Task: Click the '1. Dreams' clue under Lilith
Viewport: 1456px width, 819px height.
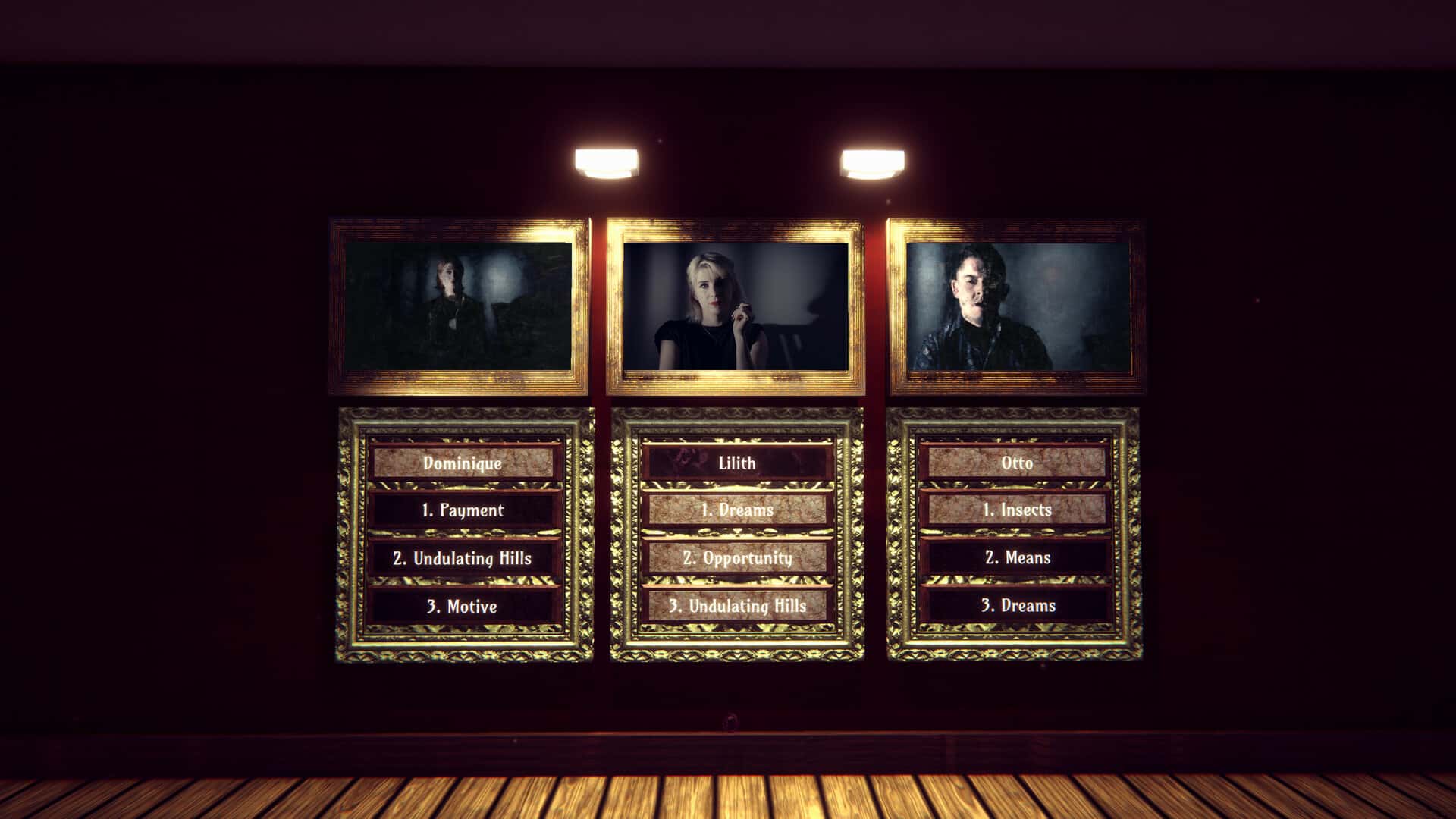Action: point(737,510)
